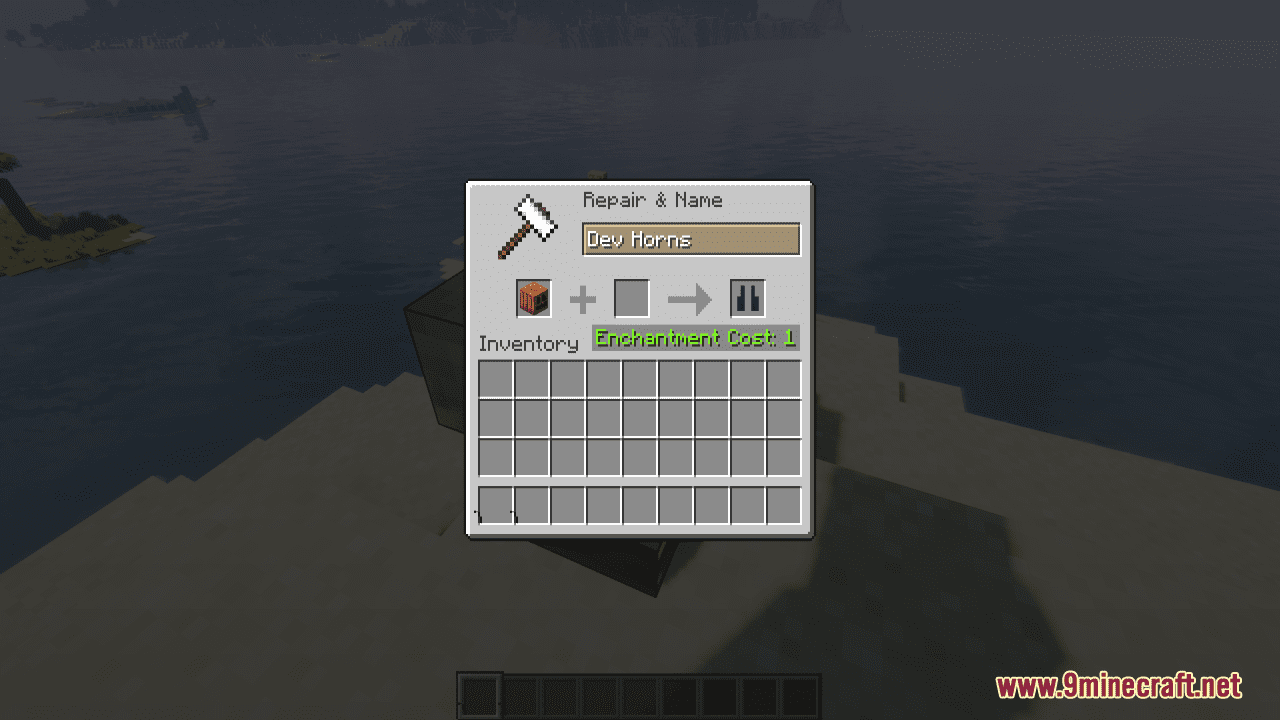Click the slot below the output slot
1280x720 pixels.
click(x=749, y=379)
